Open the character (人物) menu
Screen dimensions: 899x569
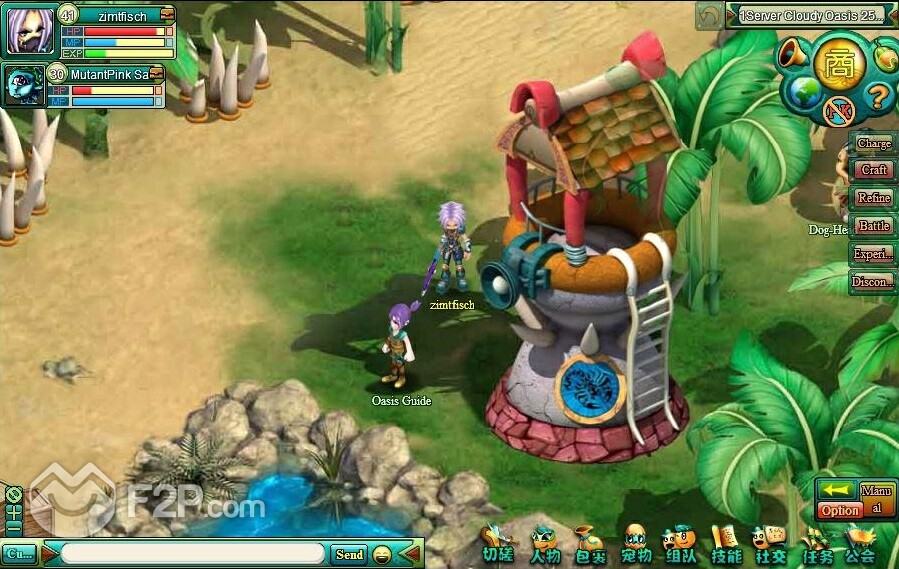(x=545, y=546)
